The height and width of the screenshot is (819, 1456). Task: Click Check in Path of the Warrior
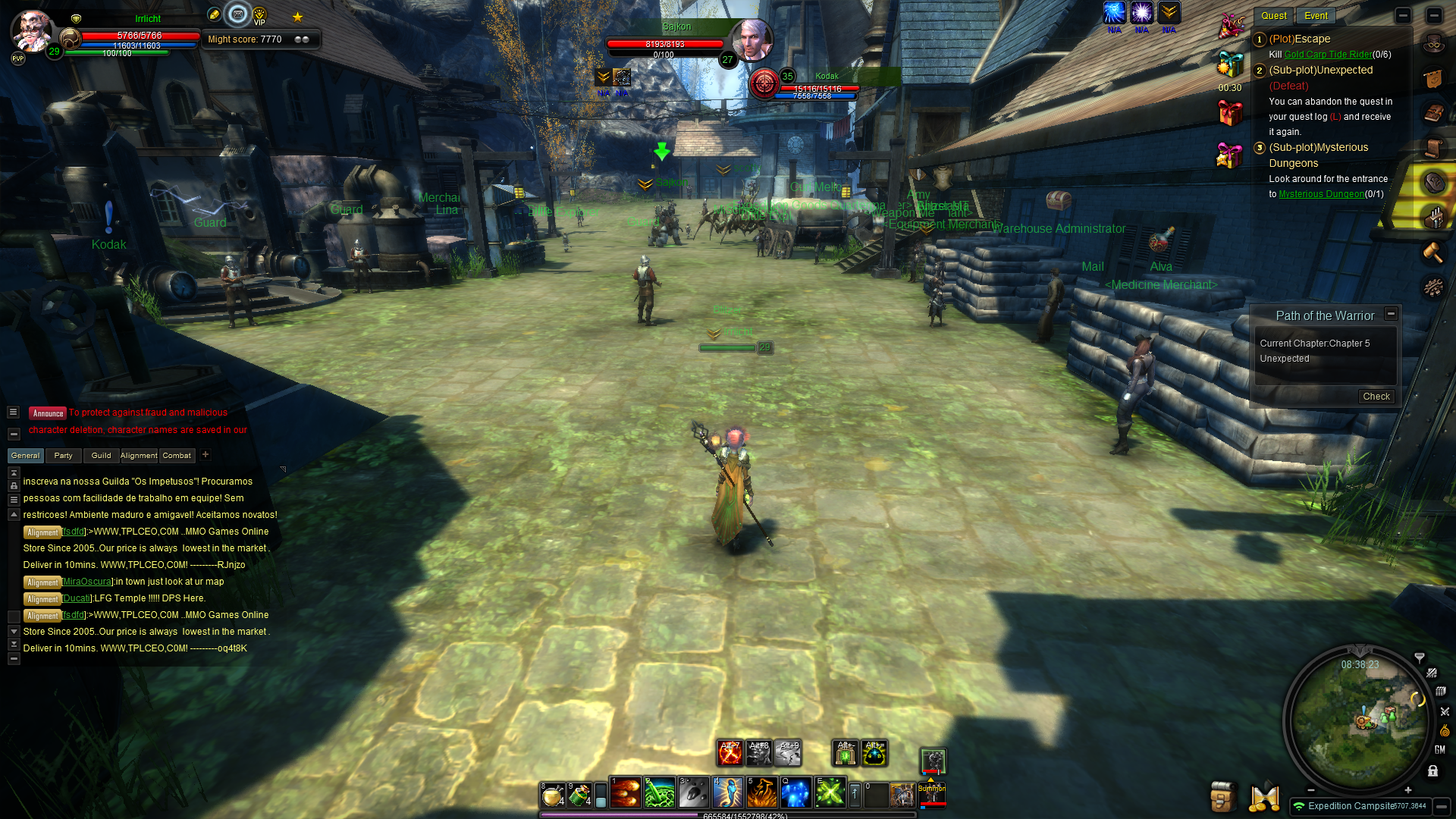click(1376, 397)
